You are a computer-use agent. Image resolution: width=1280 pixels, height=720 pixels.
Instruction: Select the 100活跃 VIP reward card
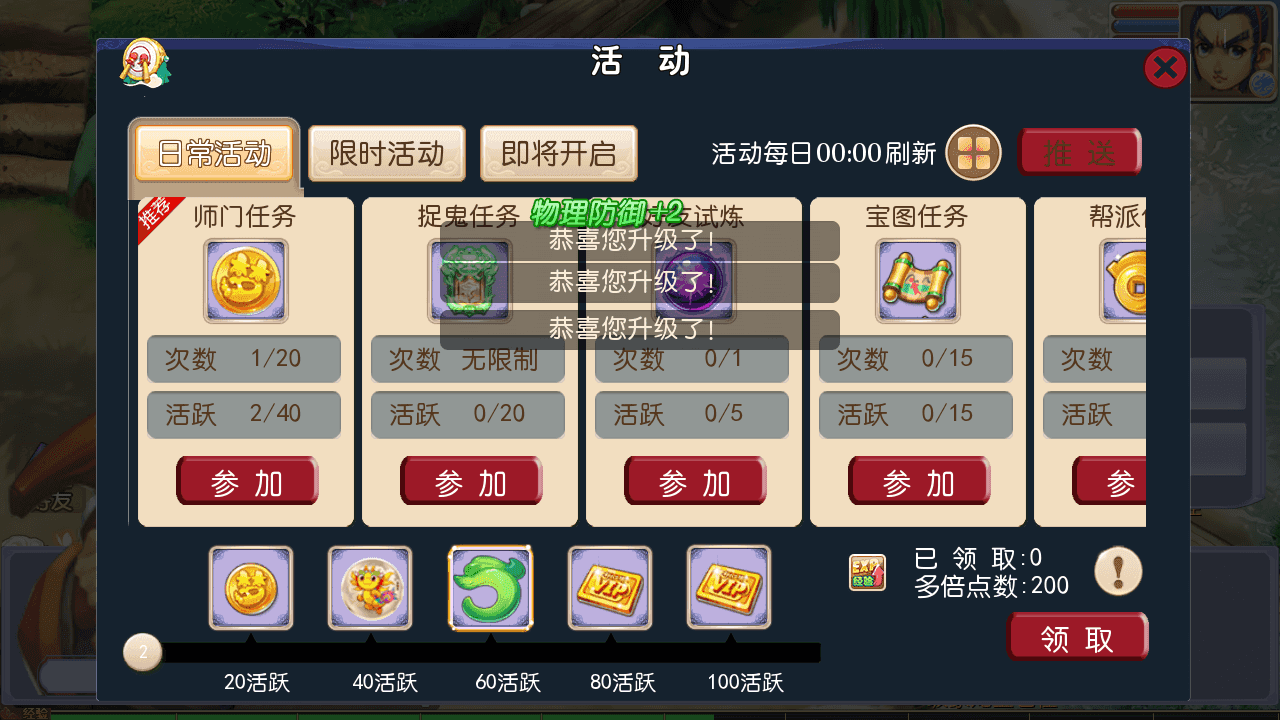729,588
